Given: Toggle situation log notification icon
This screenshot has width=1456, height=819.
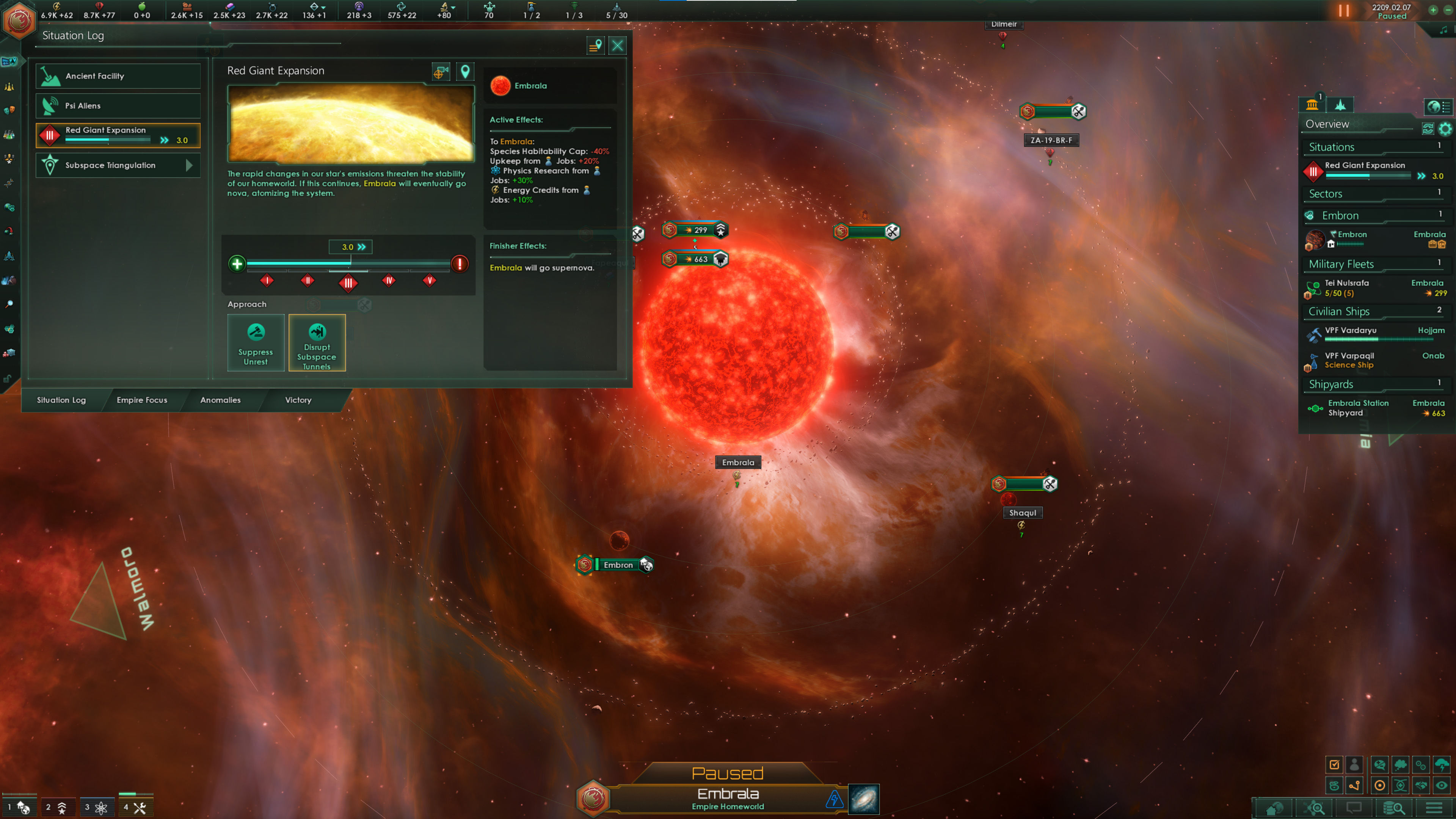Looking at the screenshot, I should click(595, 46).
